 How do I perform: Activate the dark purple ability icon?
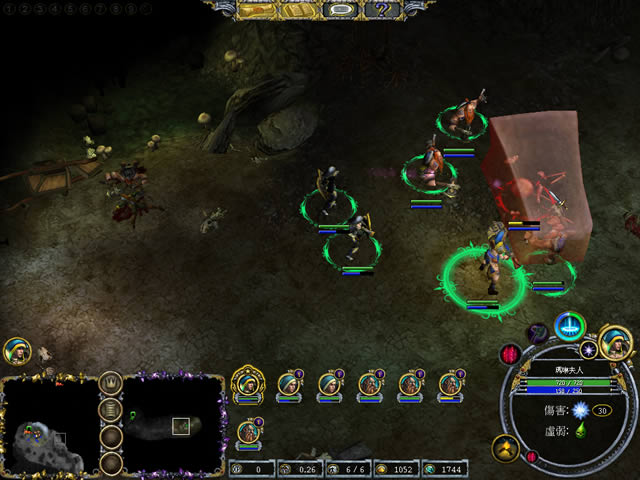click(x=538, y=332)
